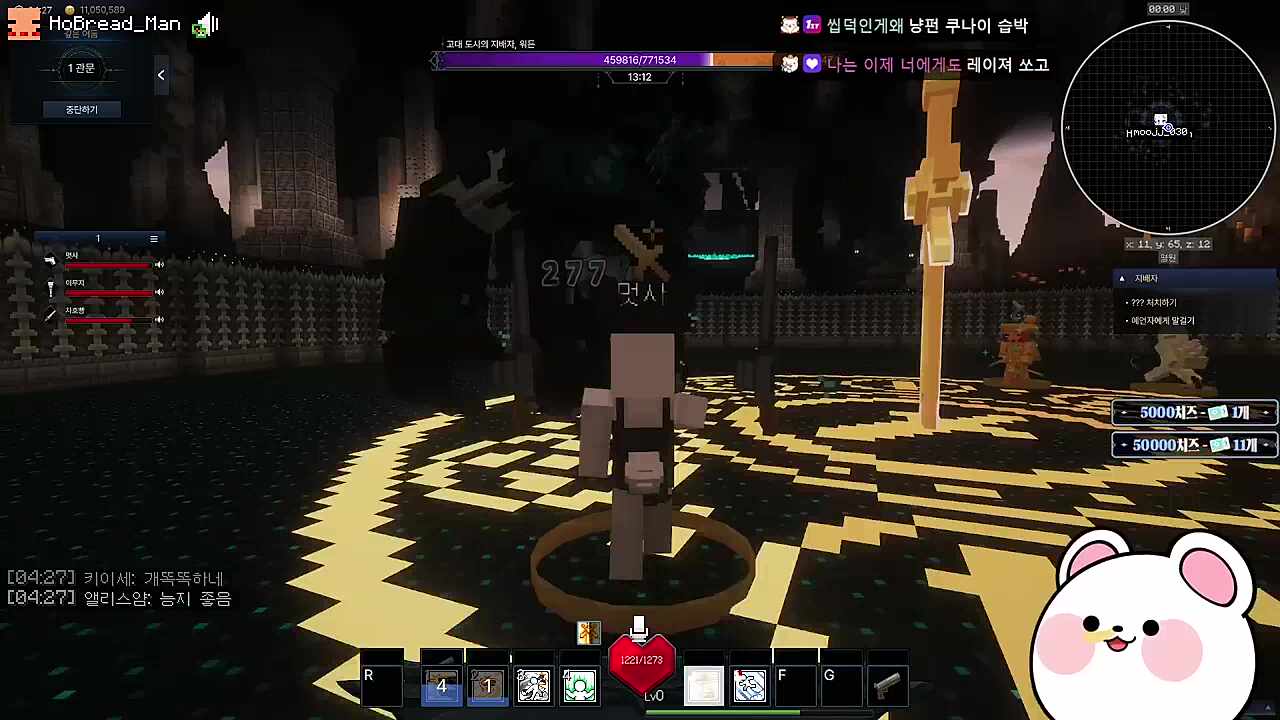Viewport: 1280px width, 720px height.
Task: Collapse the left panel with the chevron arrow
Action: tap(160, 74)
